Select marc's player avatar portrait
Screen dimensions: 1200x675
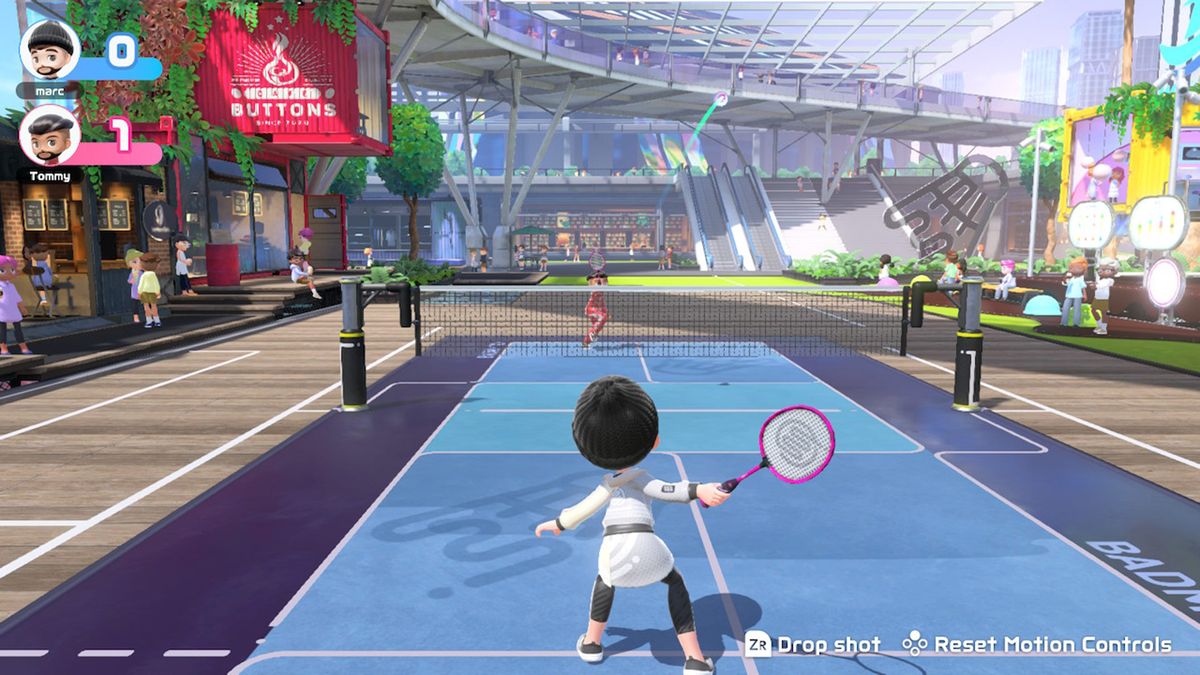pyautogui.click(x=49, y=50)
